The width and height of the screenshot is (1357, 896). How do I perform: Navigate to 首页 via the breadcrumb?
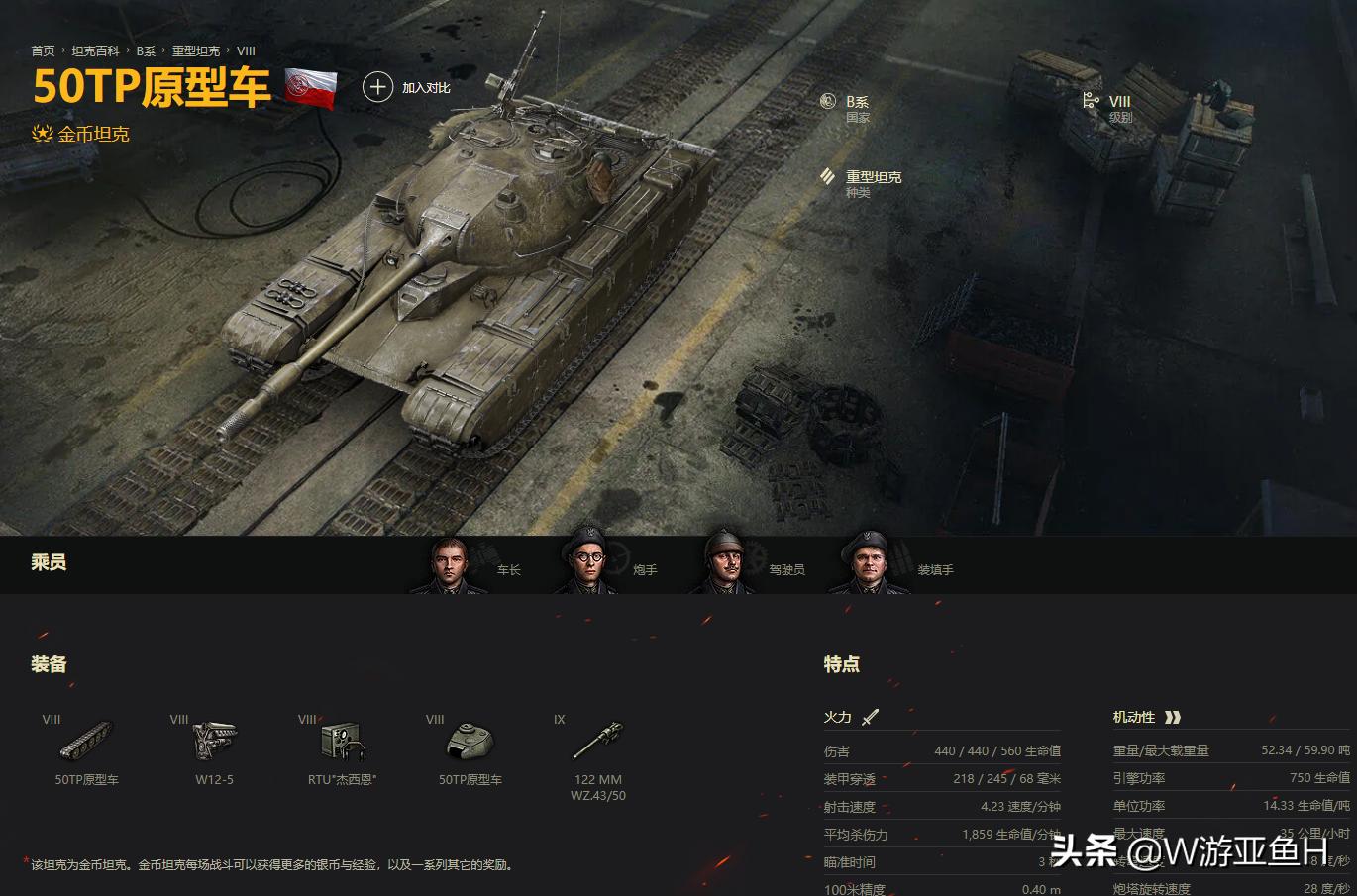point(43,50)
